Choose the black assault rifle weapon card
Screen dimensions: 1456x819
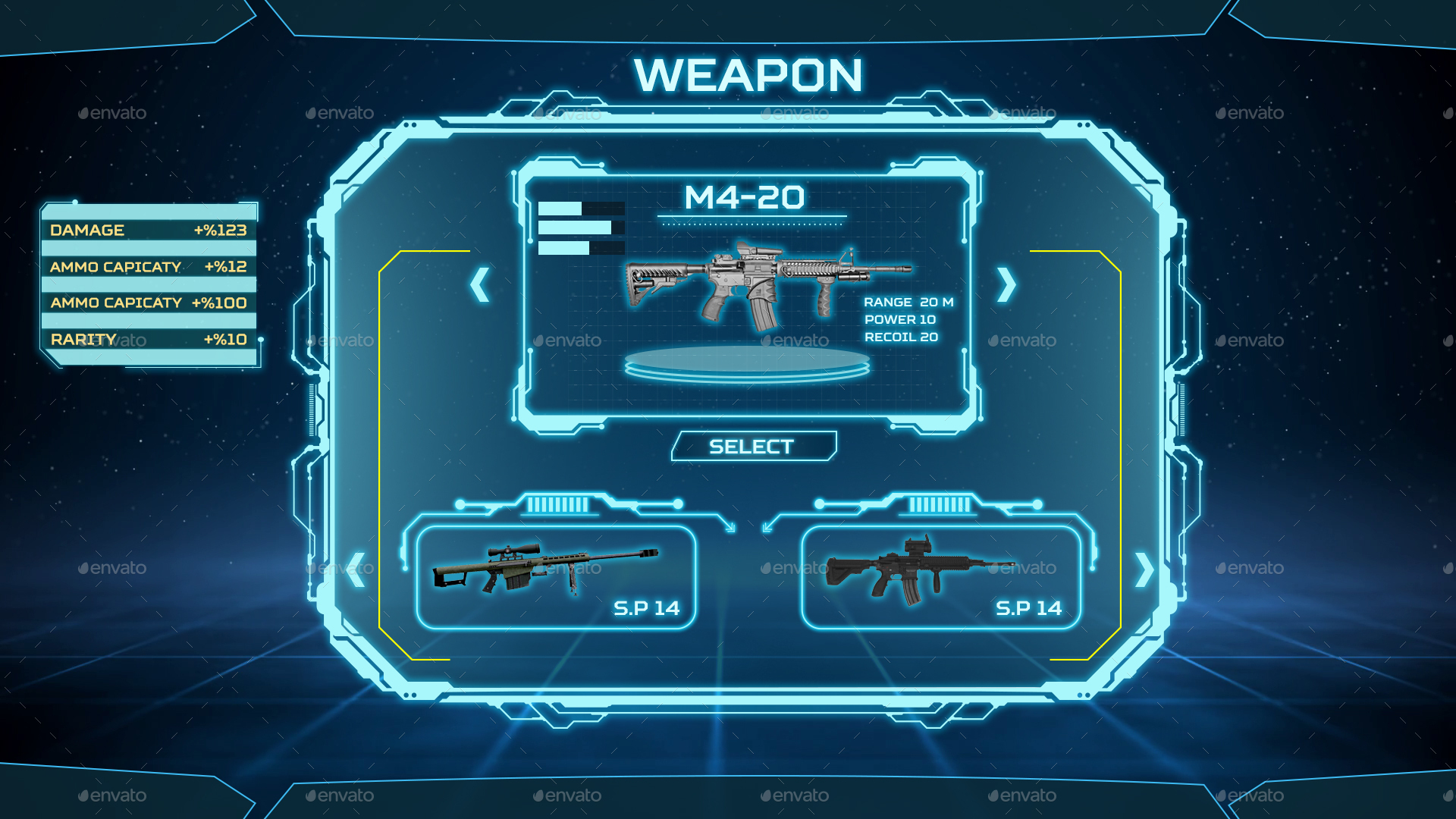pos(940,578)
